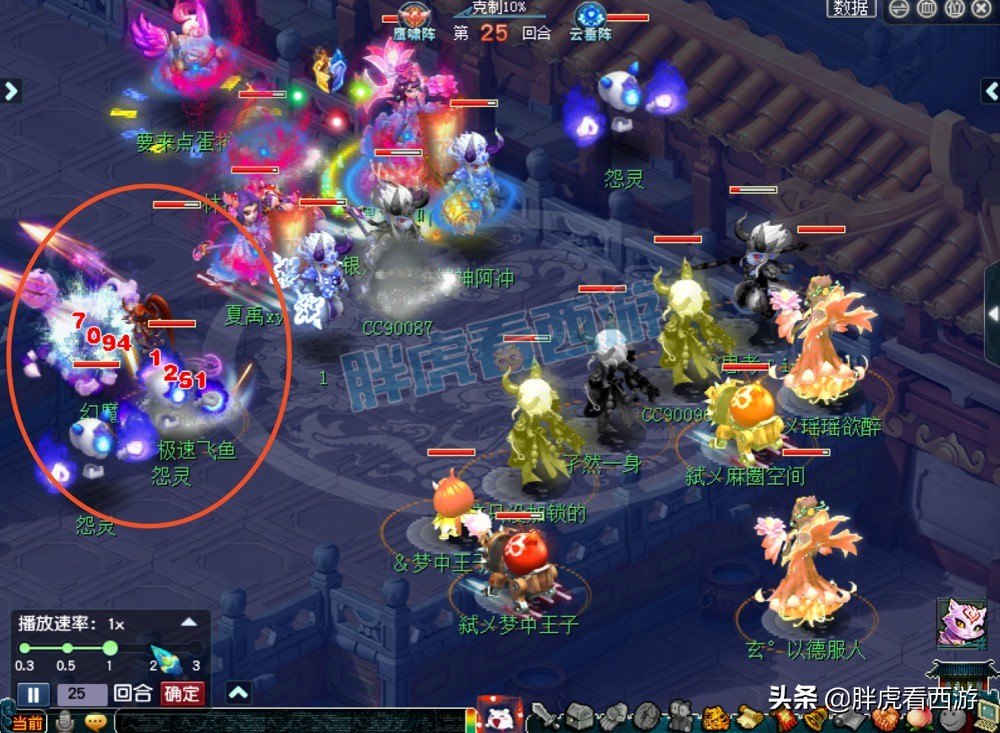Expand the left side panel arrow
Screen dimensions: 1000x733
pos(11,91)
